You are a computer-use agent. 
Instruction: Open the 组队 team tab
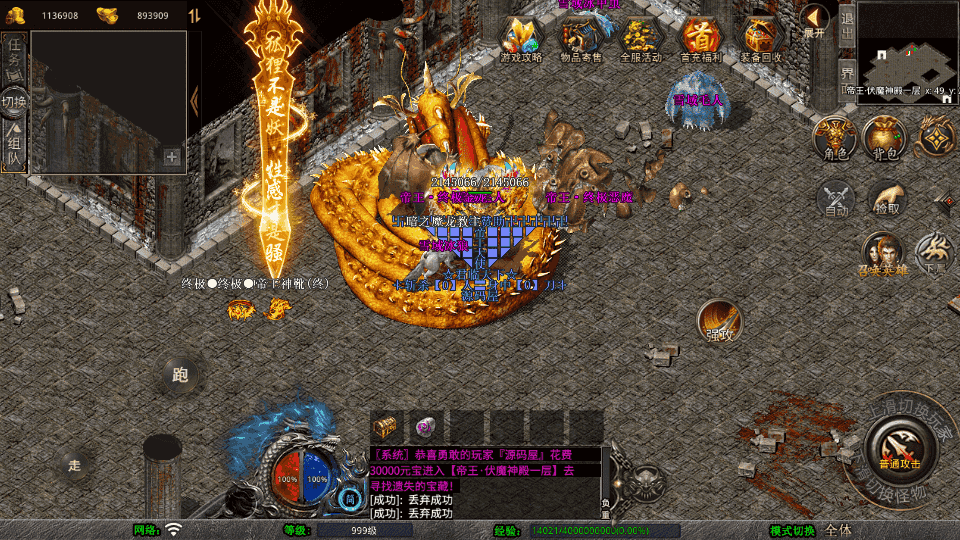14,146
